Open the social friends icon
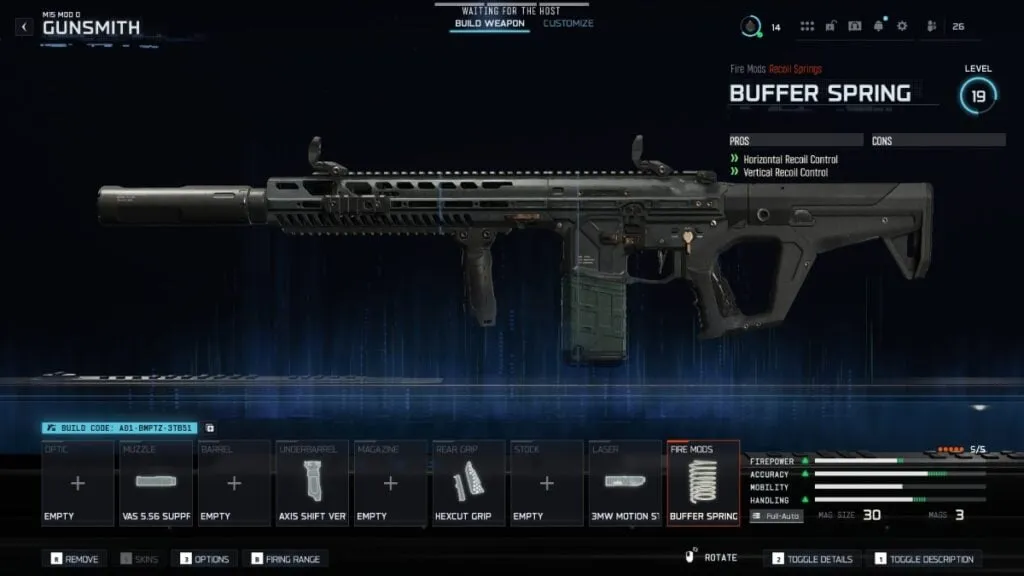1024x576 pixels. [932, 26]
